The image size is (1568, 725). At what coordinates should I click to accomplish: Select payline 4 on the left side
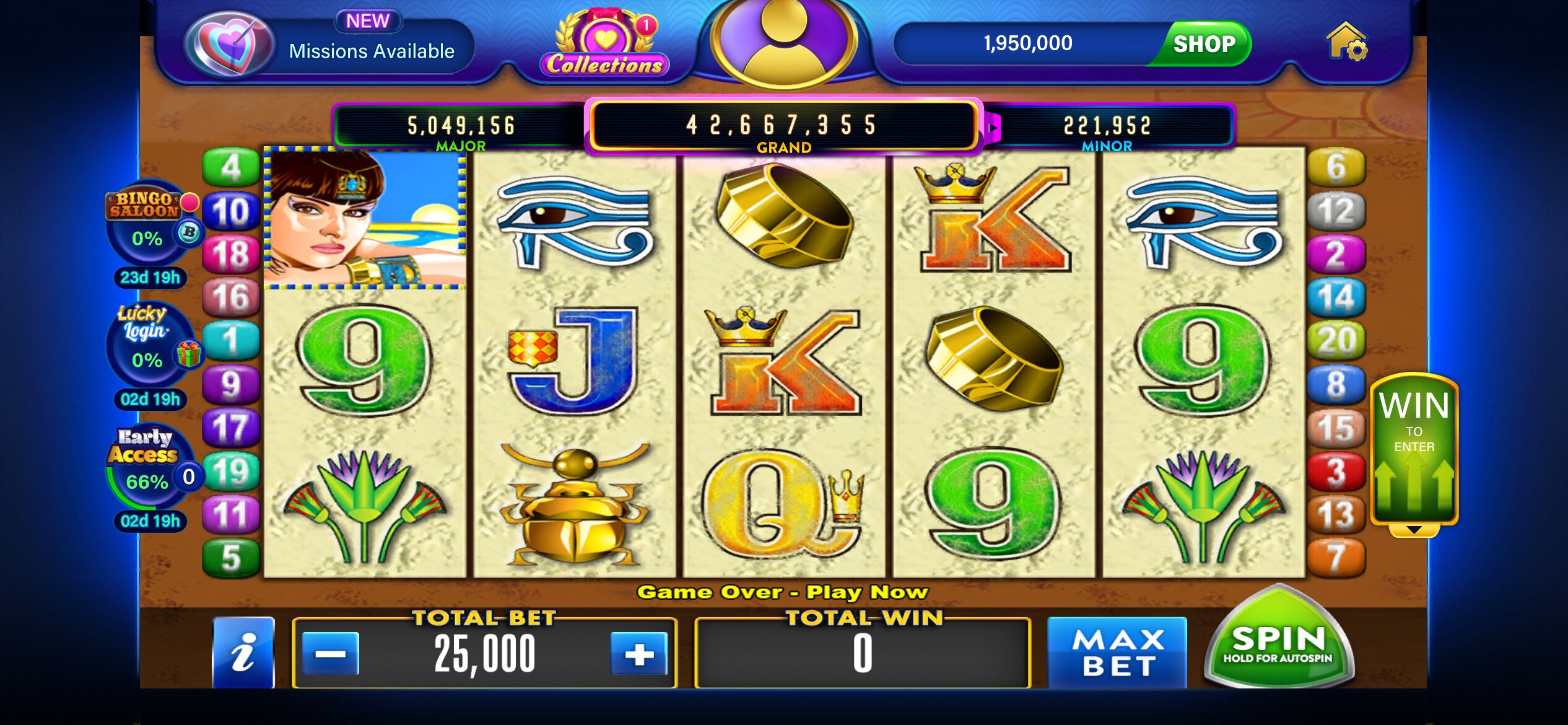click(232, 165)
